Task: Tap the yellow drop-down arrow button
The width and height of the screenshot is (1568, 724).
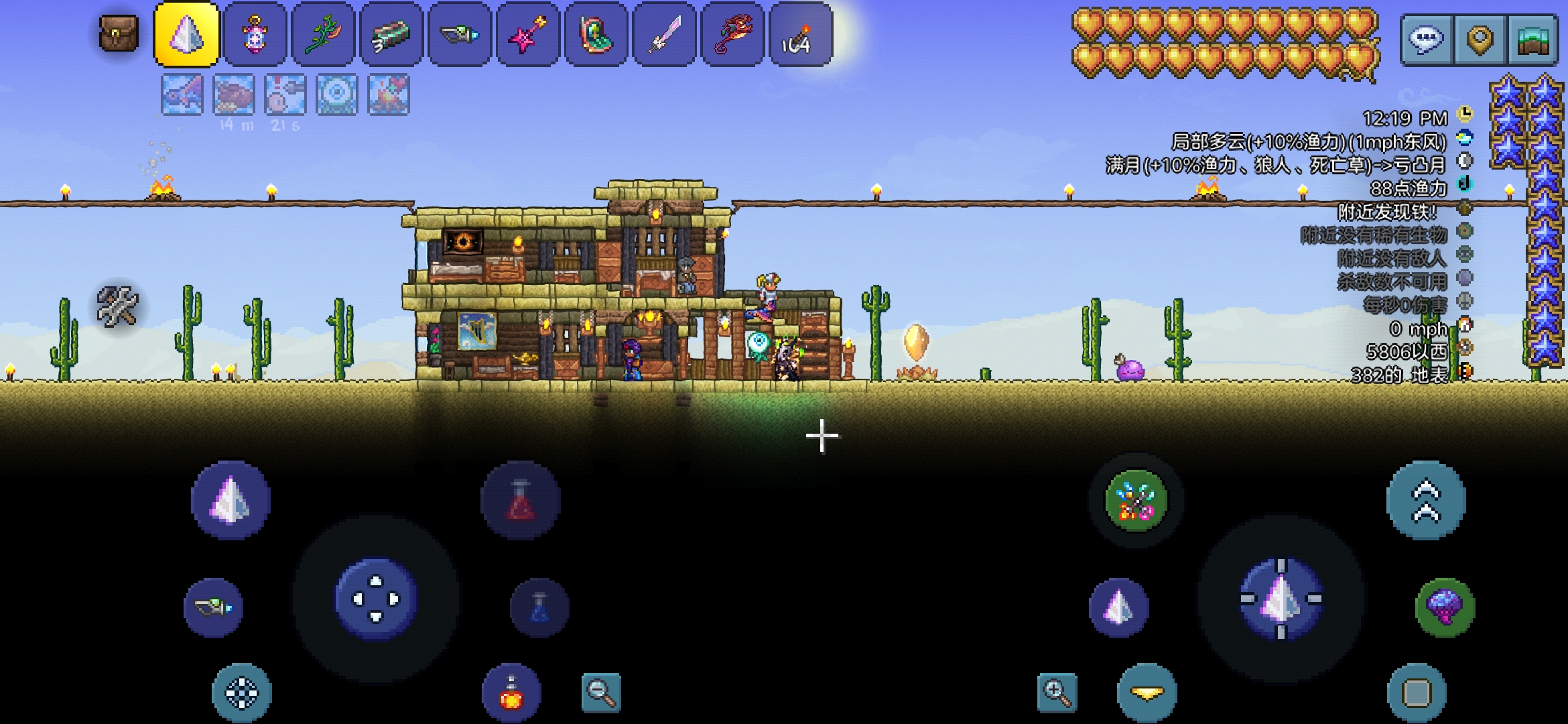Action: (1147, 693)
